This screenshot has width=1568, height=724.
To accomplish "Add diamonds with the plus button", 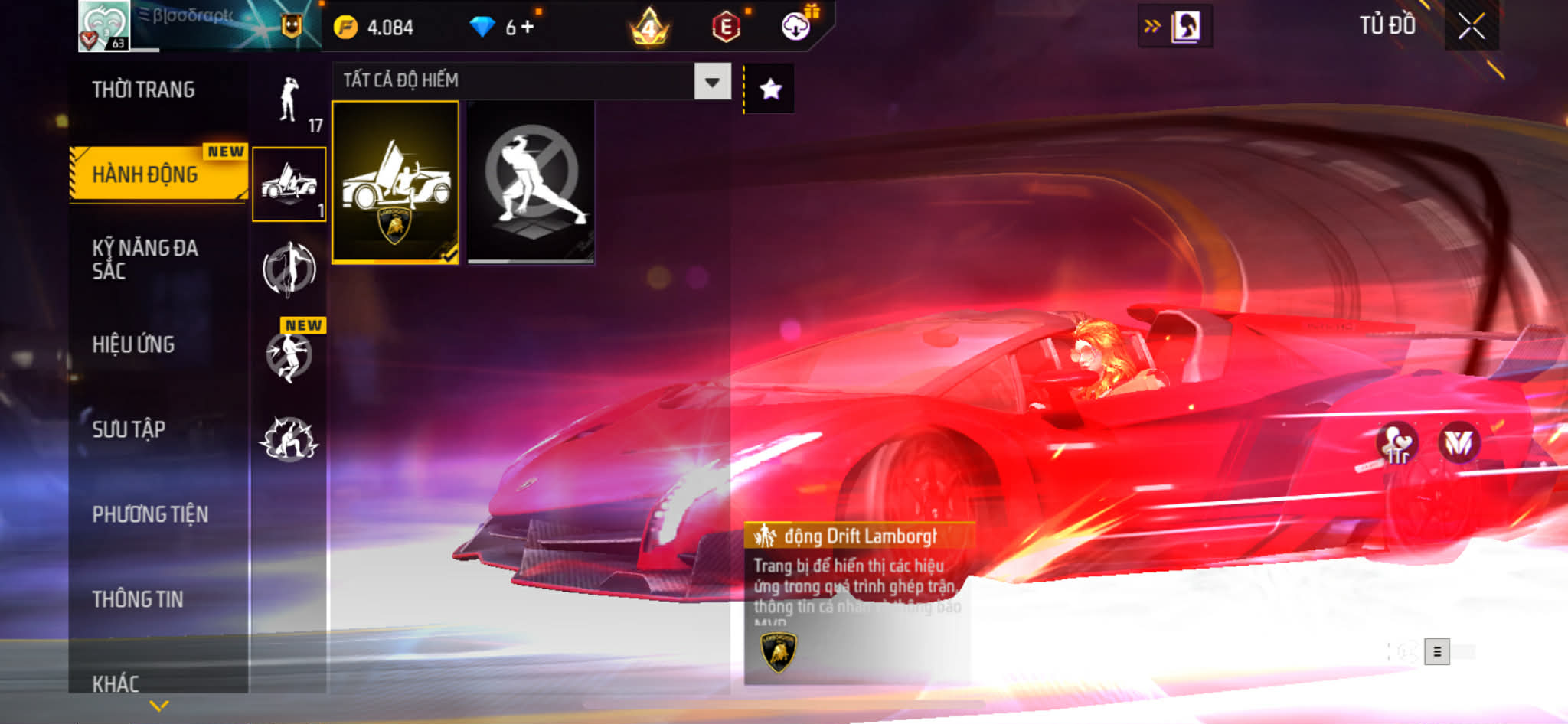I will (x=528, y=28).
